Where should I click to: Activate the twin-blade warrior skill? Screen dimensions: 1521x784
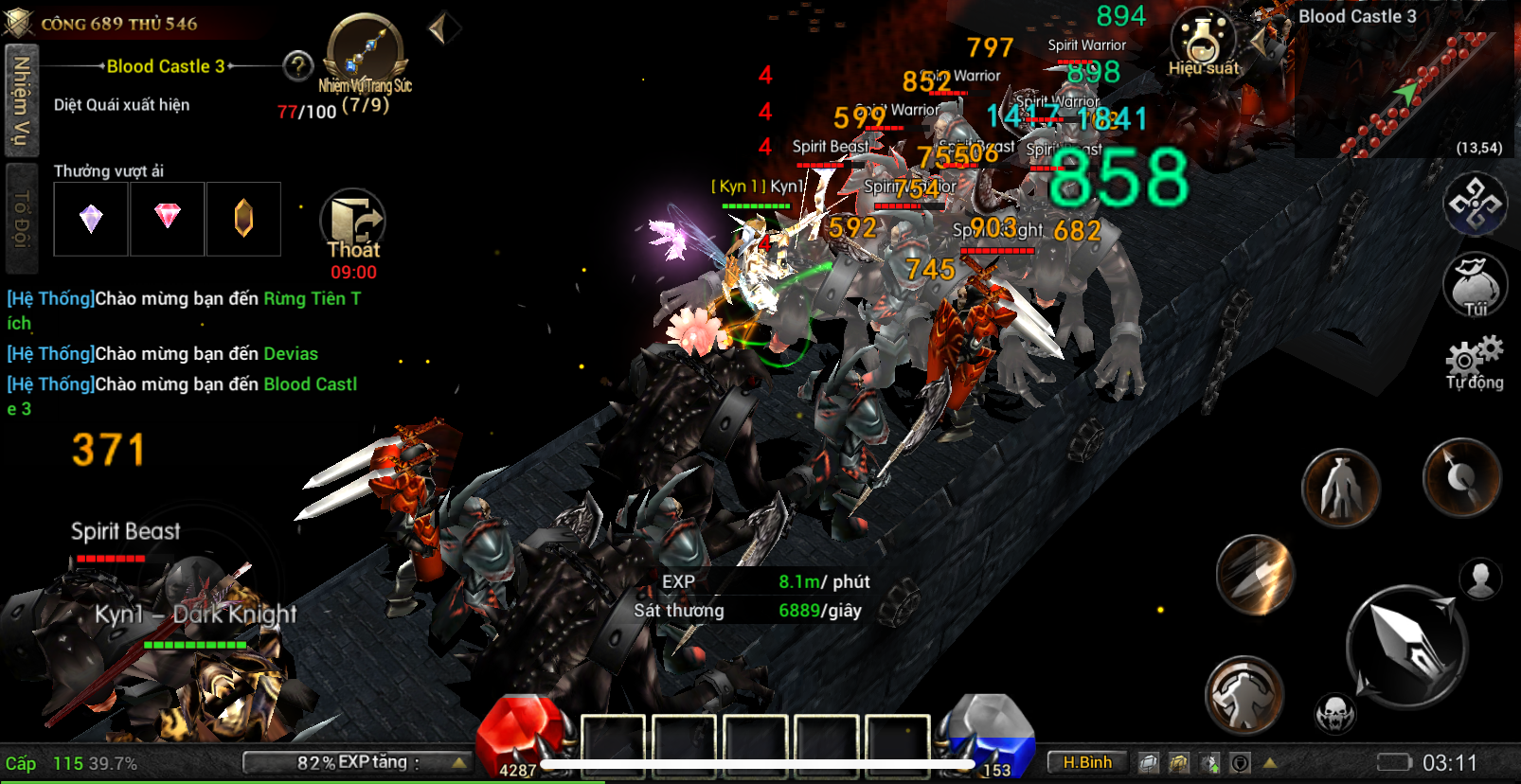pos(1340,488)
